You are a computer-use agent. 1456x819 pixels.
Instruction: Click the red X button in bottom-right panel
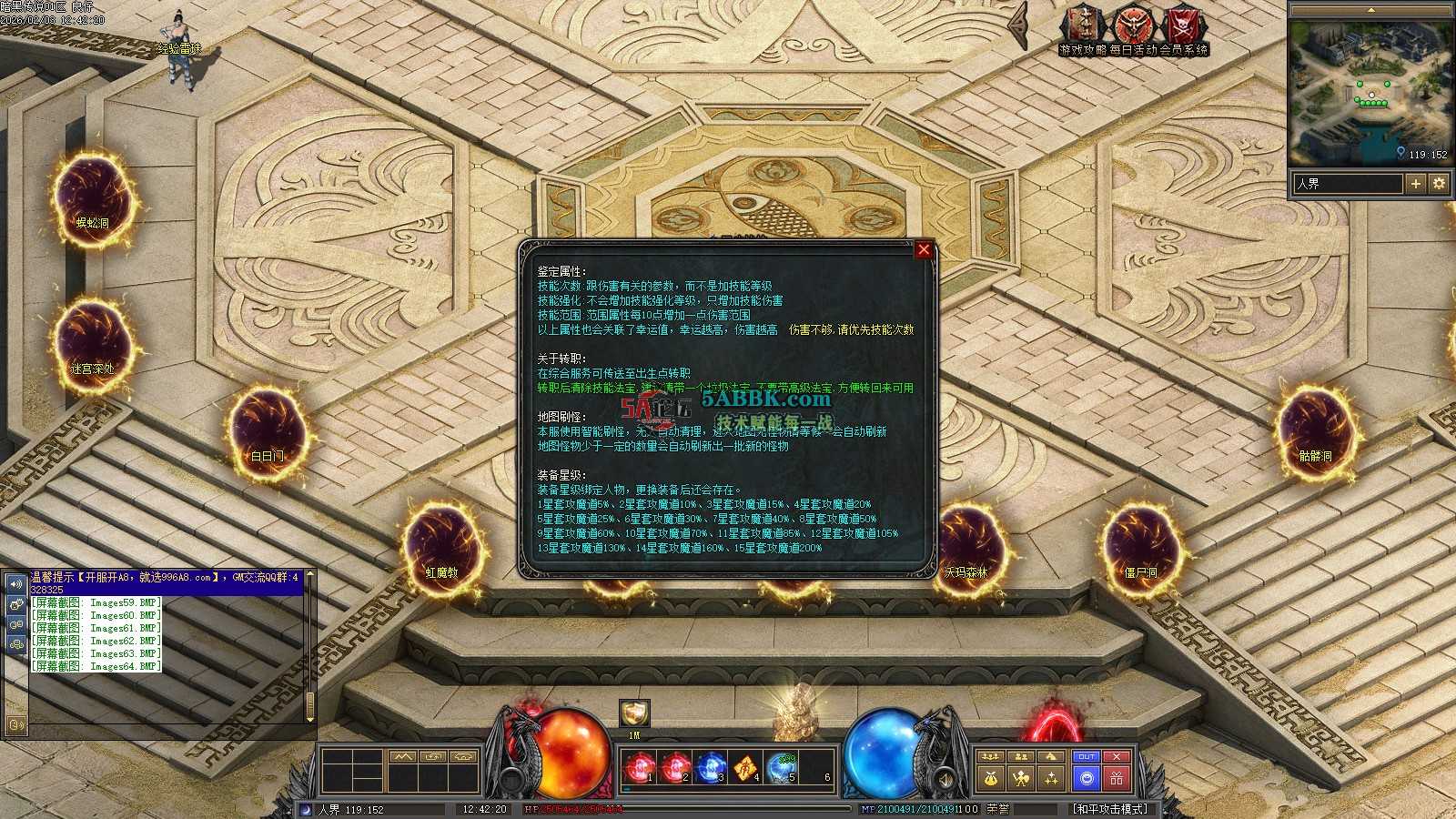1117,757
